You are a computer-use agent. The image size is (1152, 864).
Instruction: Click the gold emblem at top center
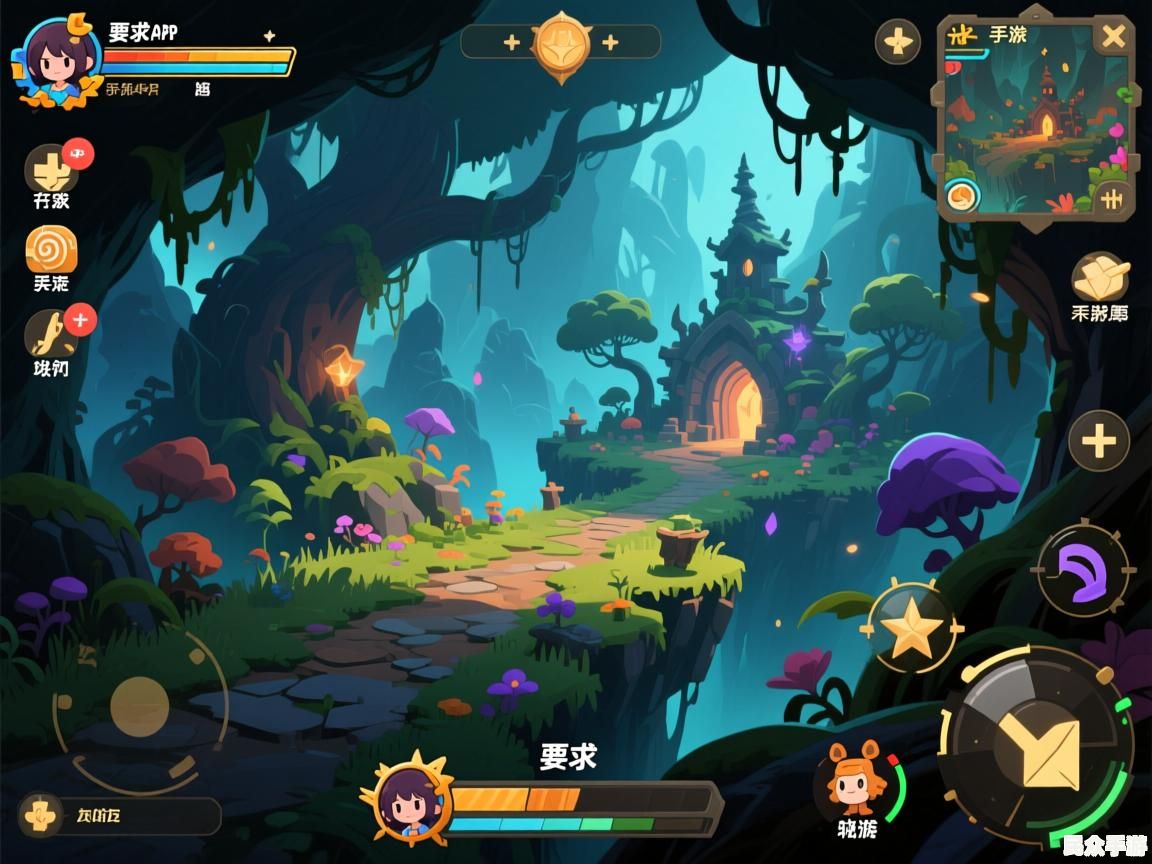(x=561, y=42)
